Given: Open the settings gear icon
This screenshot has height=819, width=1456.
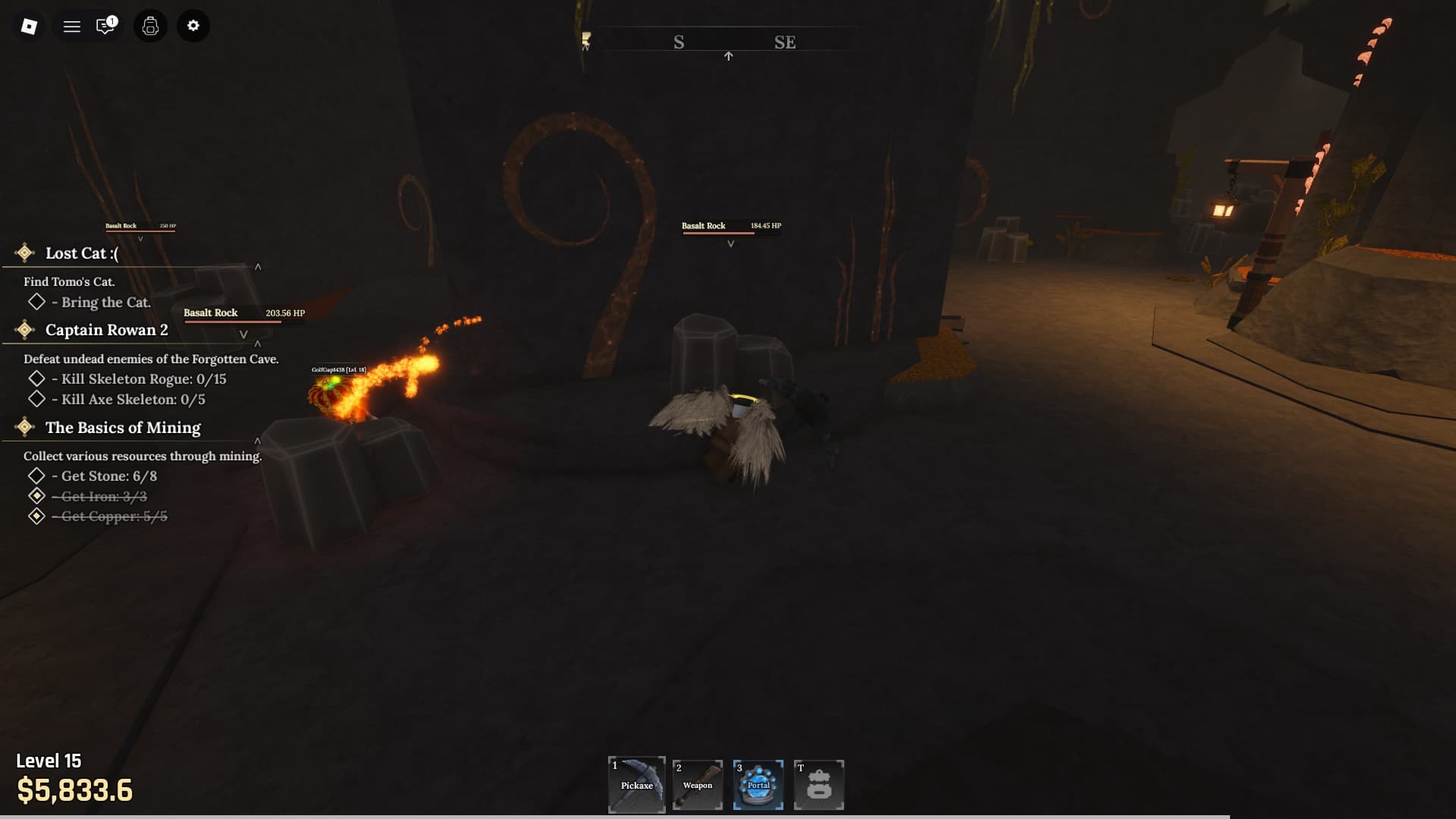Looking at the screenshot, I should click(x=193, y=26).
